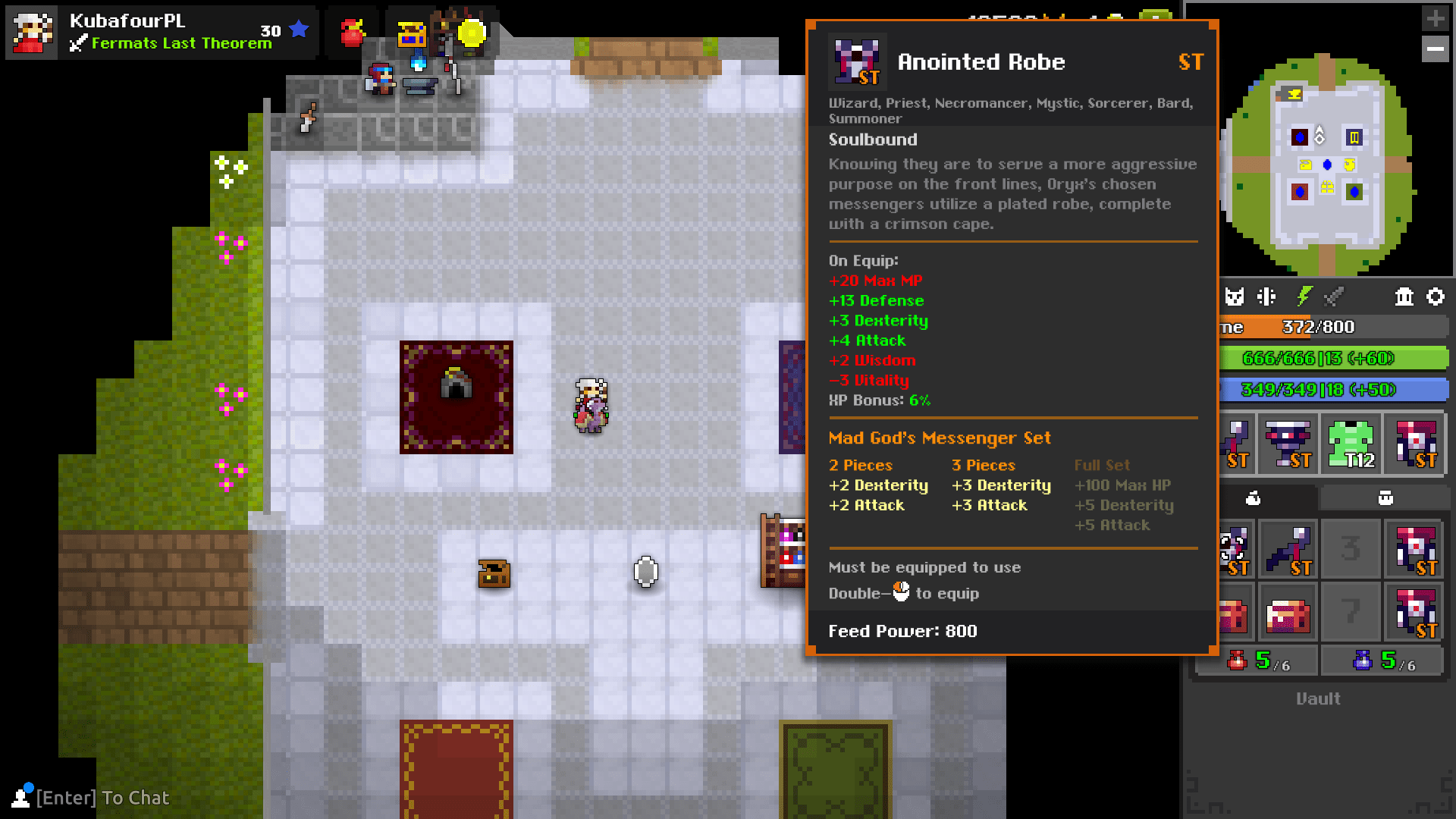
Task: Toggle the UI centering split icon
Action: pyautogui.click(x=1266, y=297)
